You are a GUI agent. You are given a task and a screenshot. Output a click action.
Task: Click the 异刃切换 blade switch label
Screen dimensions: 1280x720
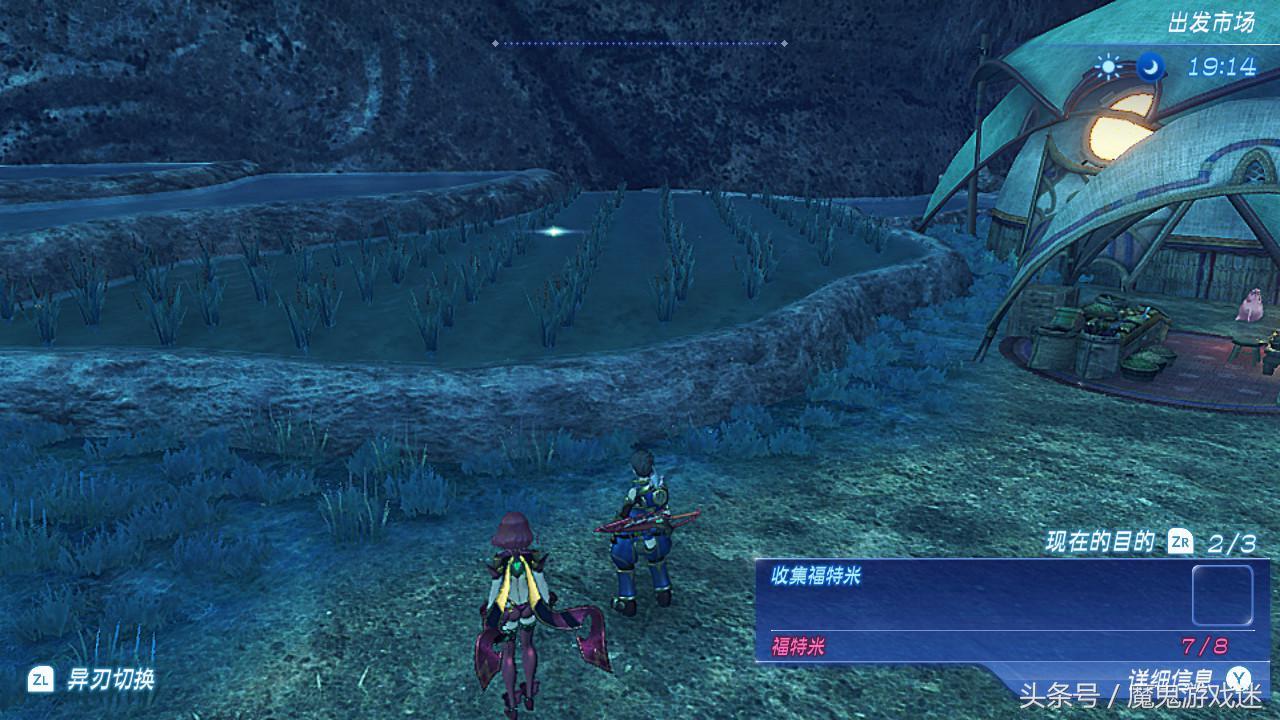(x=110, y=680)
